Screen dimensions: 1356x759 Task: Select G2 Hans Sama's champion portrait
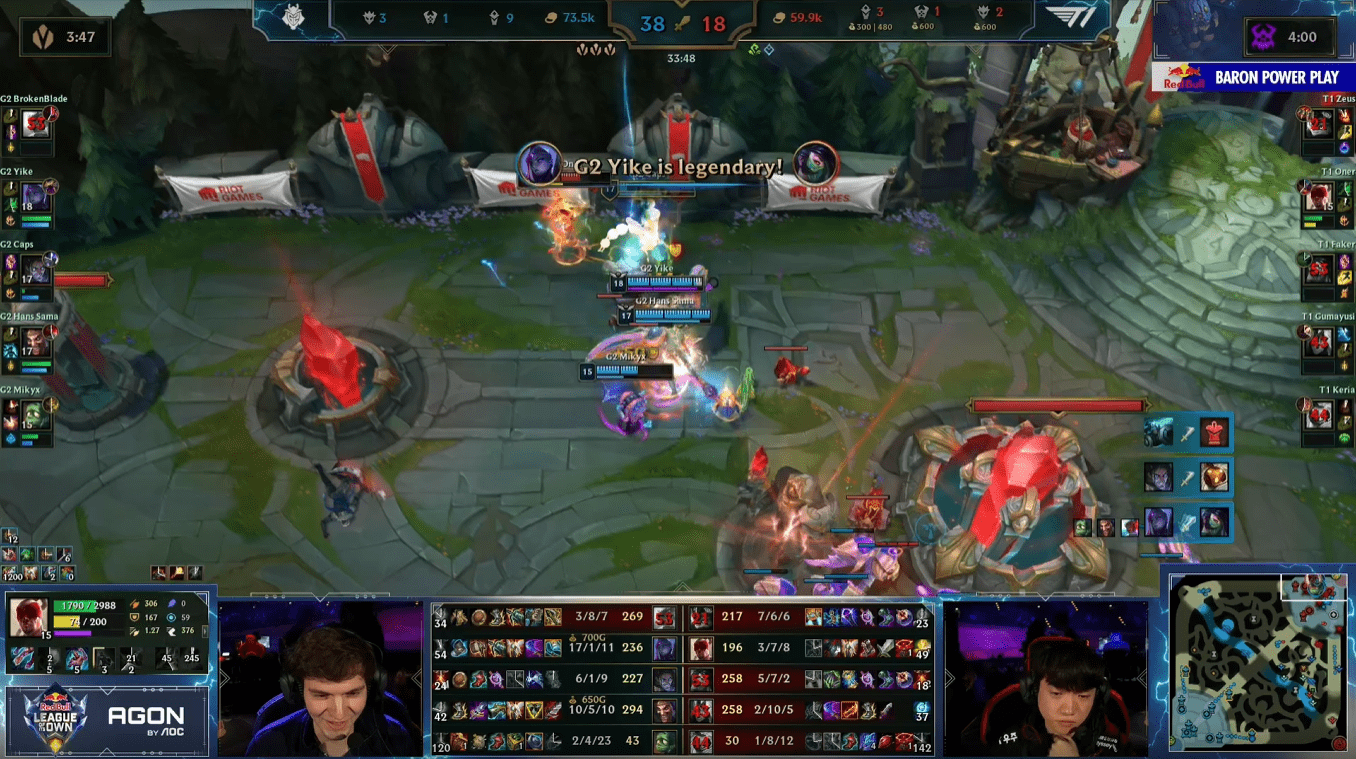pyautogui.click(x=36, y=342)
